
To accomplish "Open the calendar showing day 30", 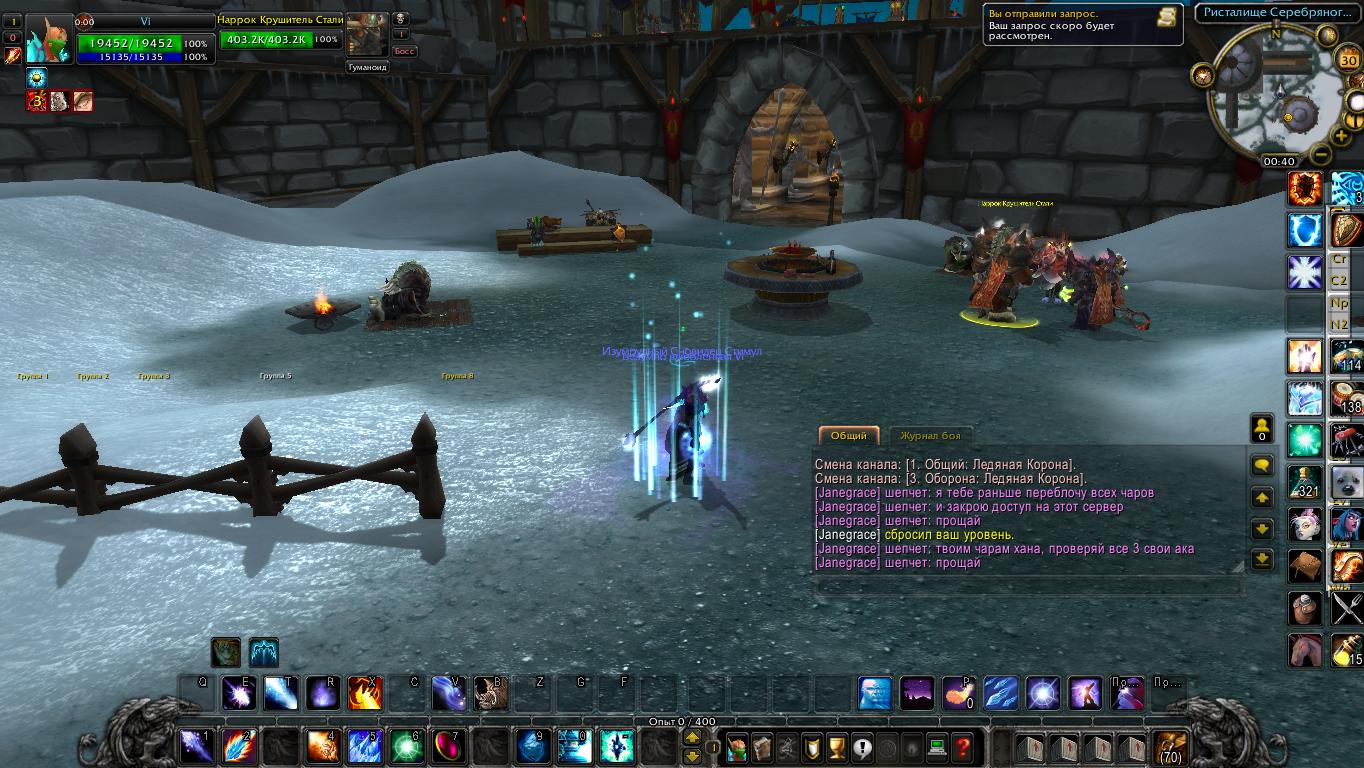I will point(1348,60).
